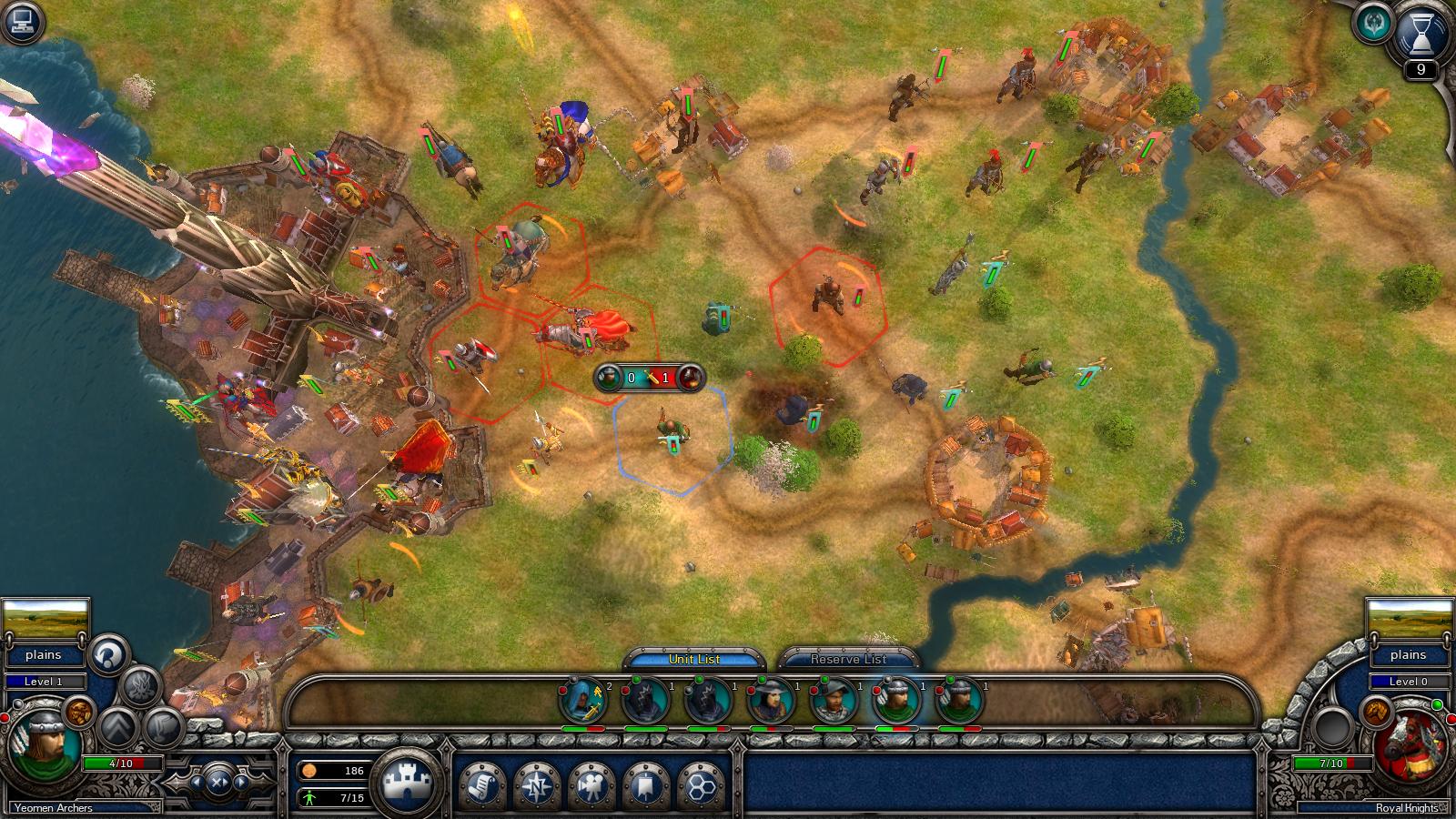Toggle the red status lamp beside the Yeomen Archers portrait
The width and height of the screenshot is (1456, 819).
pyautogui.click(x=5, y=717)
